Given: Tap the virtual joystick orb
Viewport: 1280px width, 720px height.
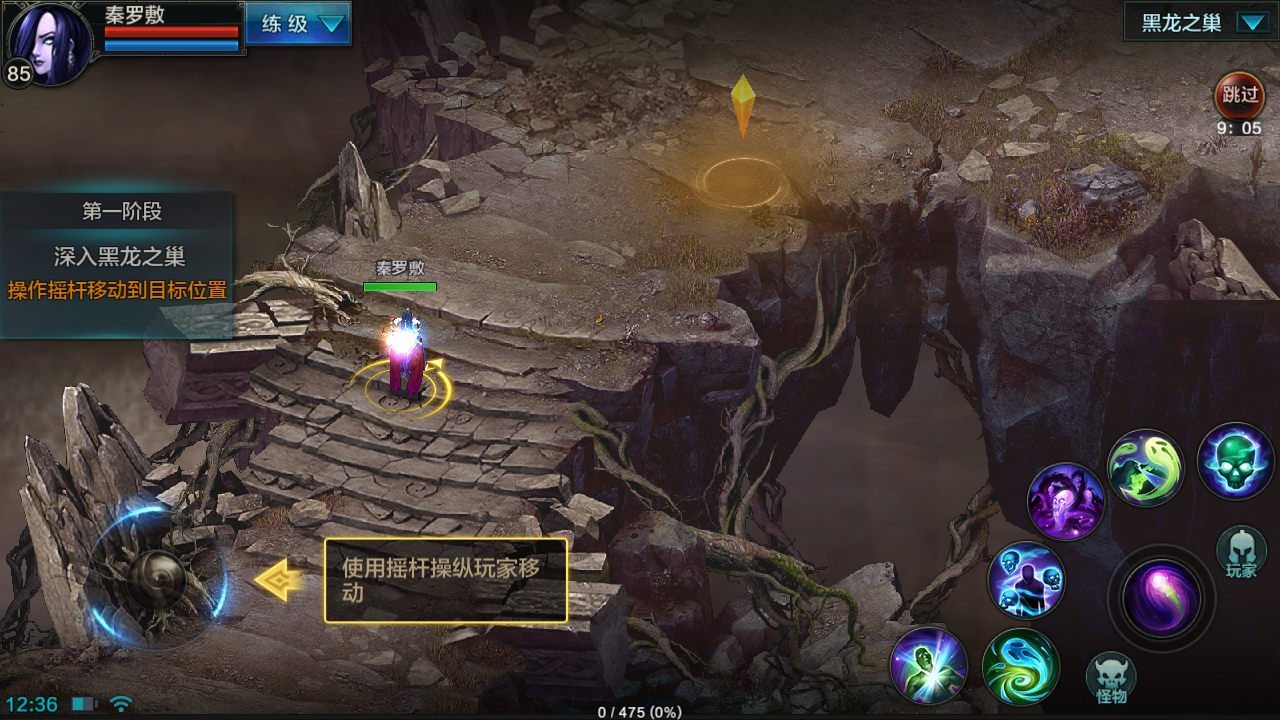Looking at the screenshot, I should pos(156,579).
